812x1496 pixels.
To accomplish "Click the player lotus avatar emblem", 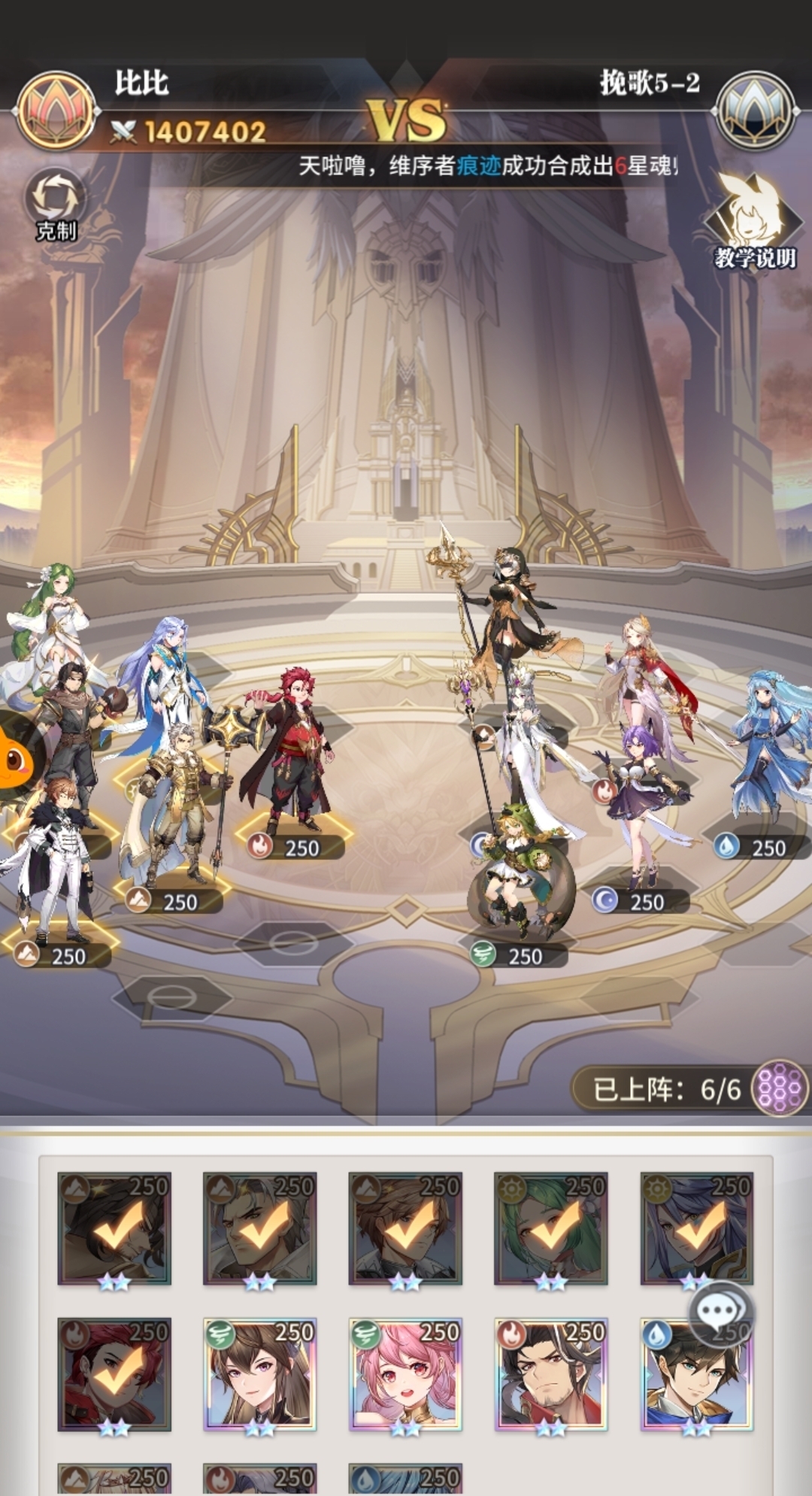I will coord(56,111).
